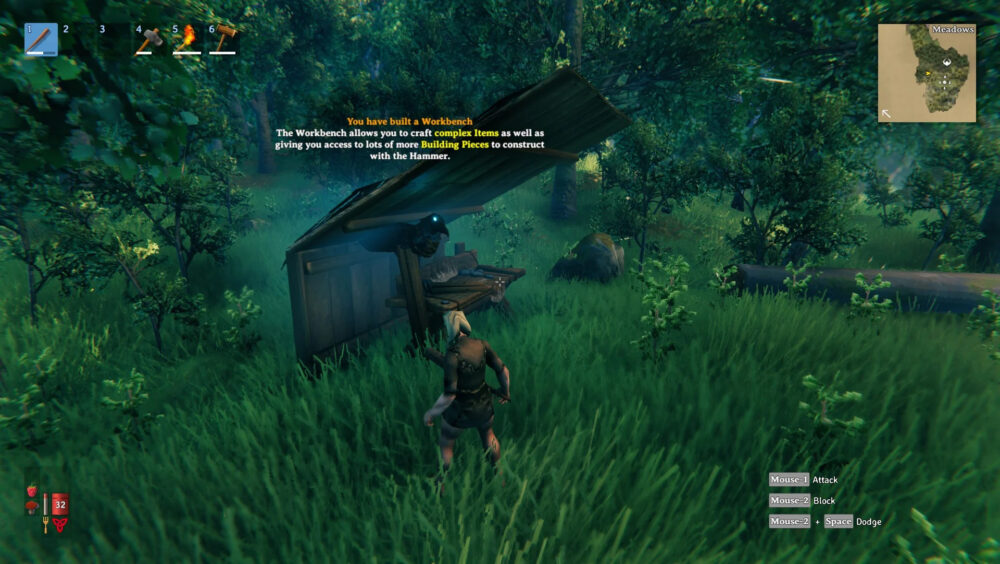This screenshot has width=1000, height=564.
Task: Click the raspberry food icon
Action: click(x=32, y=491)
